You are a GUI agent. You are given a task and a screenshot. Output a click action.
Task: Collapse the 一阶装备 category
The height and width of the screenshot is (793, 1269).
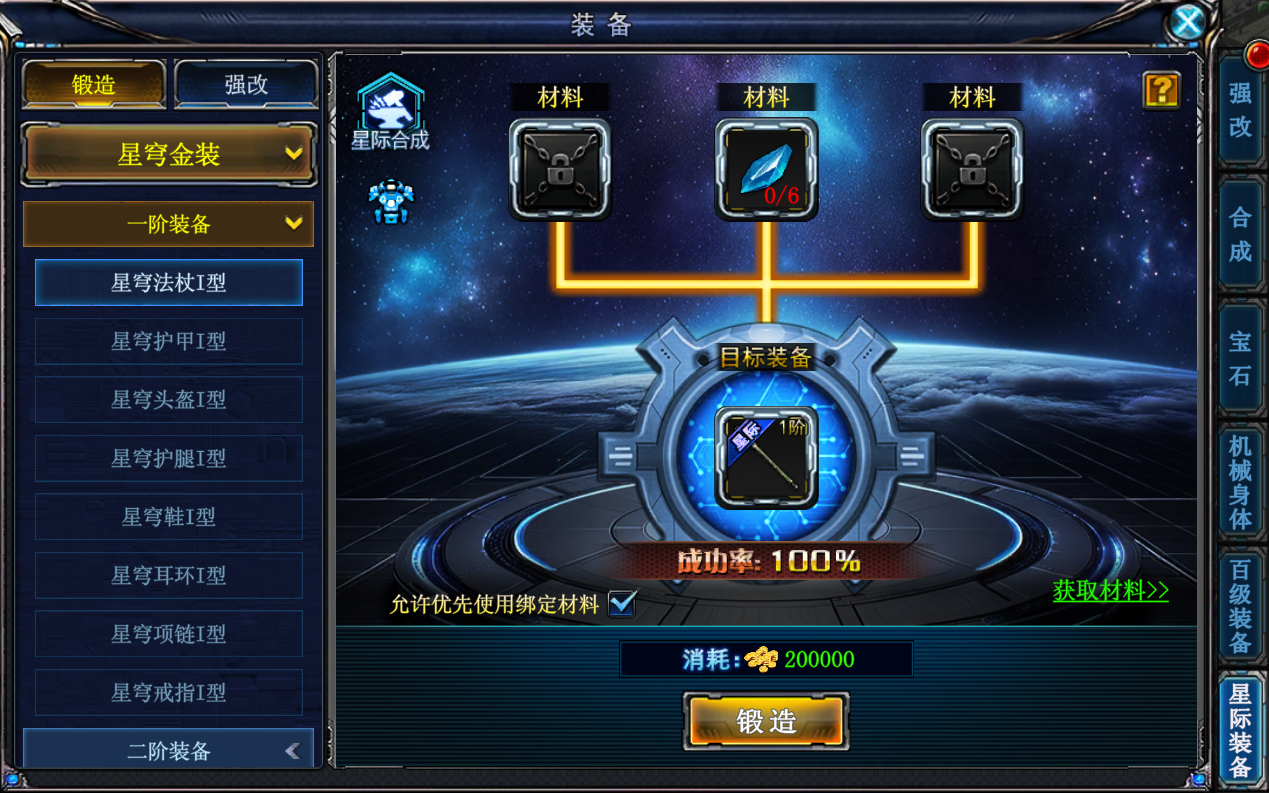pyautogui.click(x=168, y=224)
